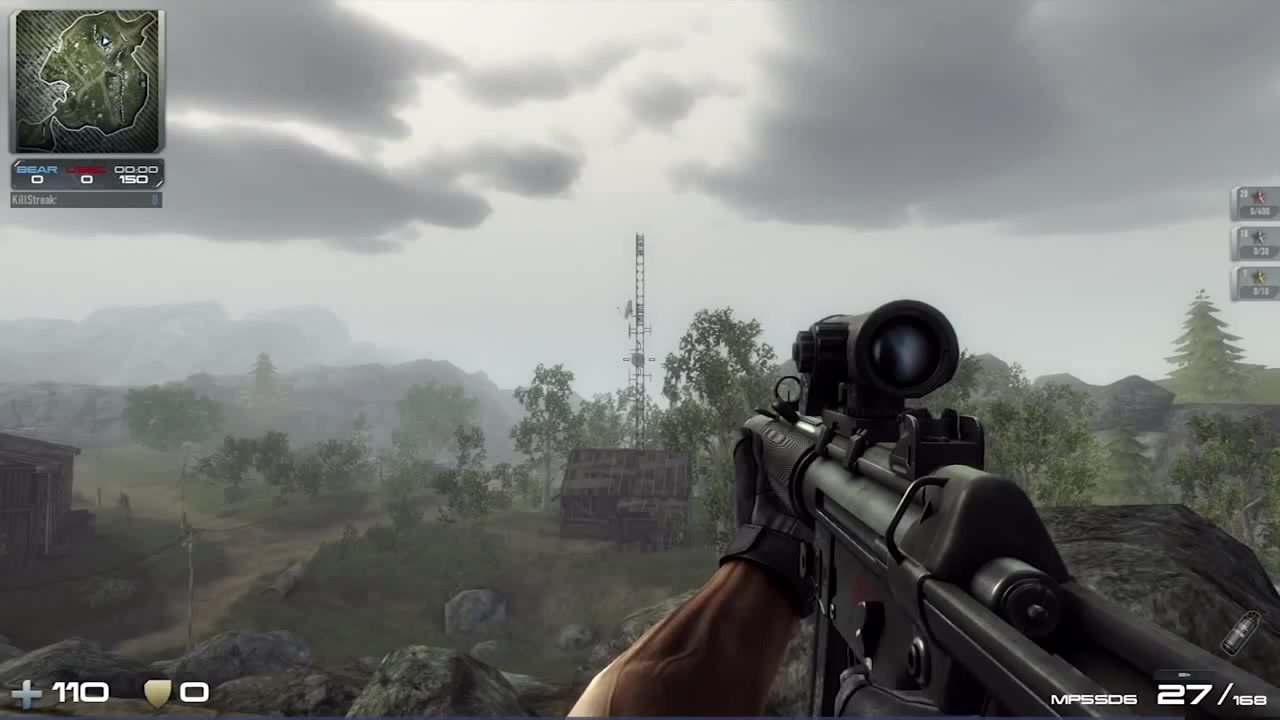This screenshot has height=720, width=1280.
Task: Select the yellow star 0/10 challenge badge
Action: pos(1255,283)
